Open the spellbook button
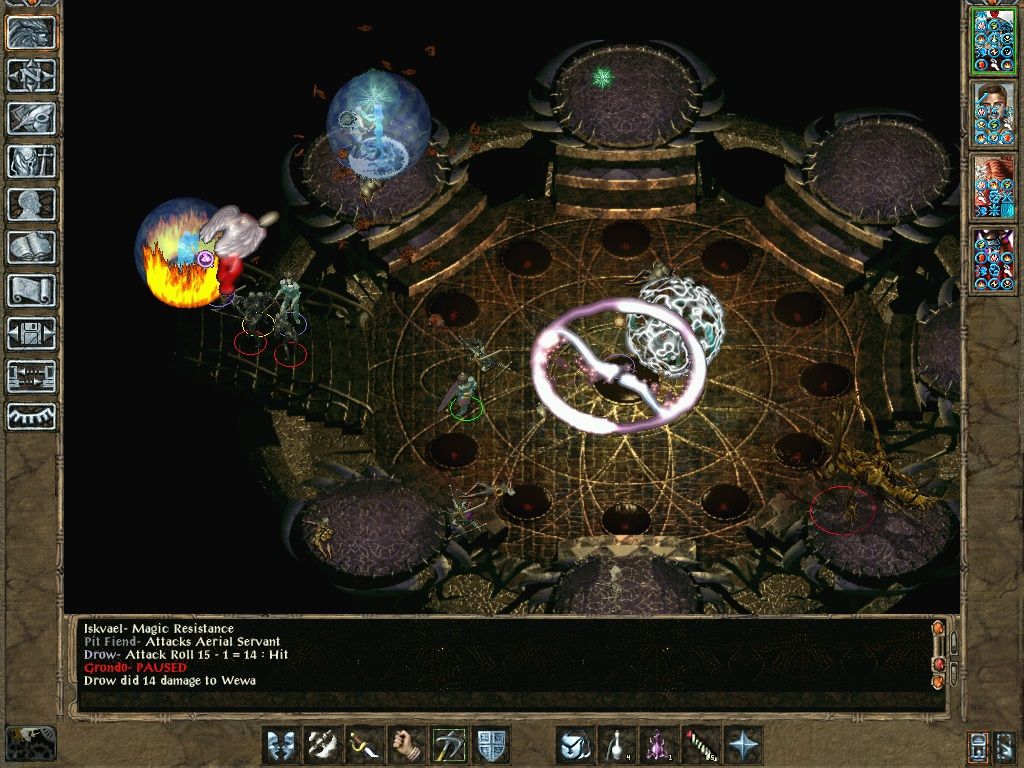1024x768 pixels. pyautogui.click(x=32, y=247)
